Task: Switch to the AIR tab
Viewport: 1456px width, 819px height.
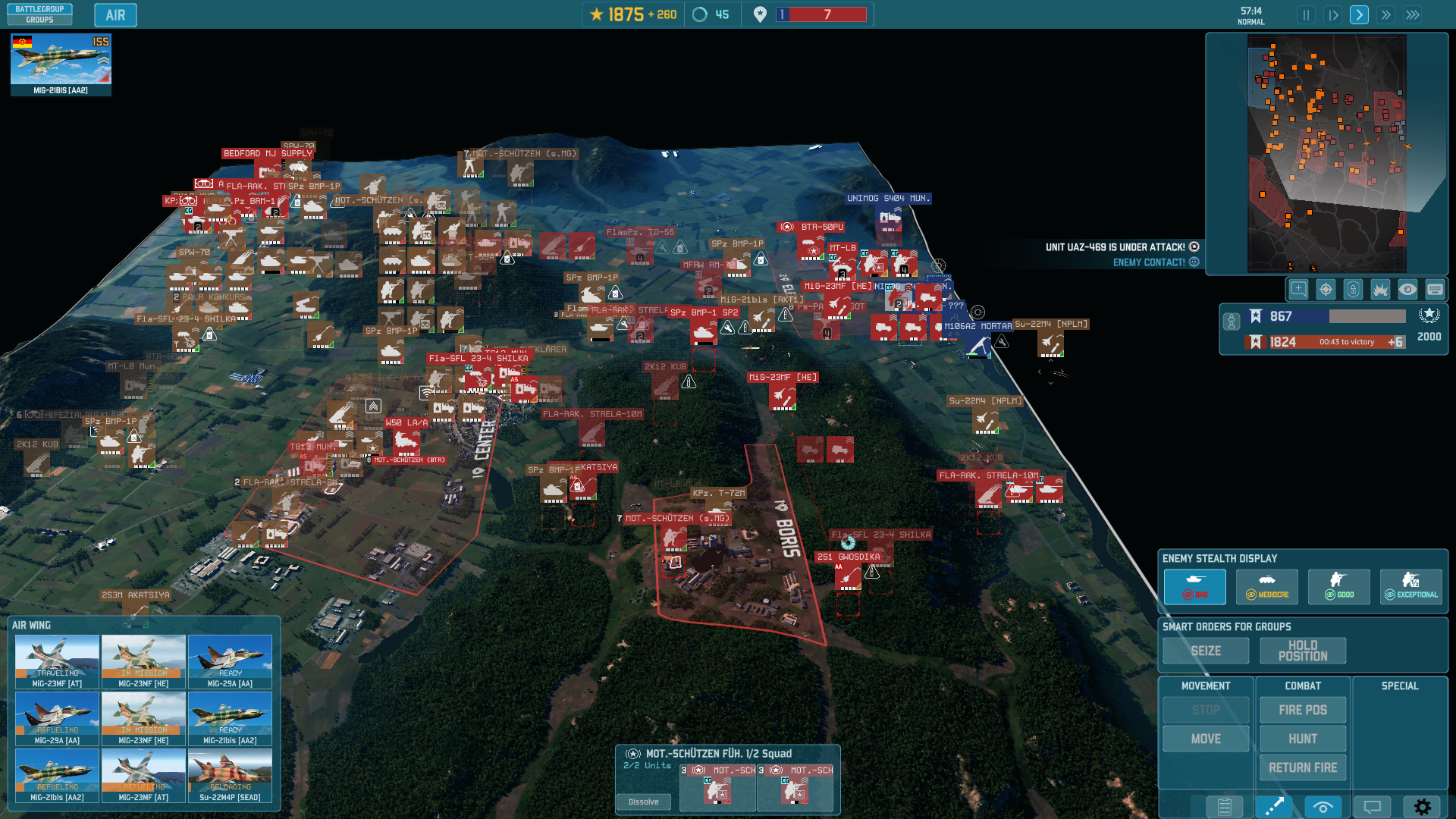Action: [x=115, y=15]
